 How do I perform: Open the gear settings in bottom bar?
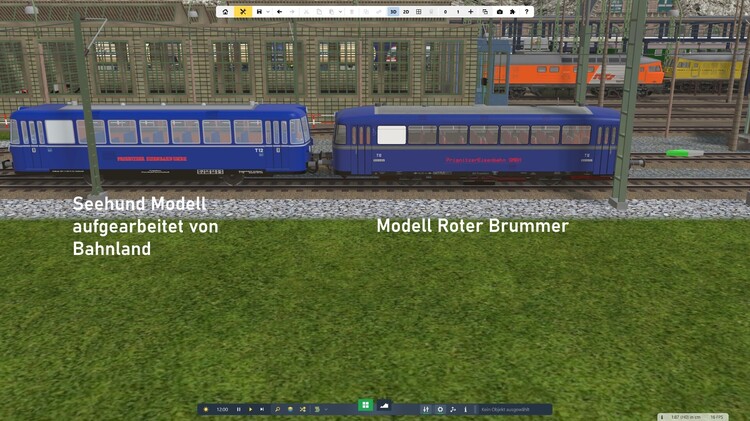[440, 409]
